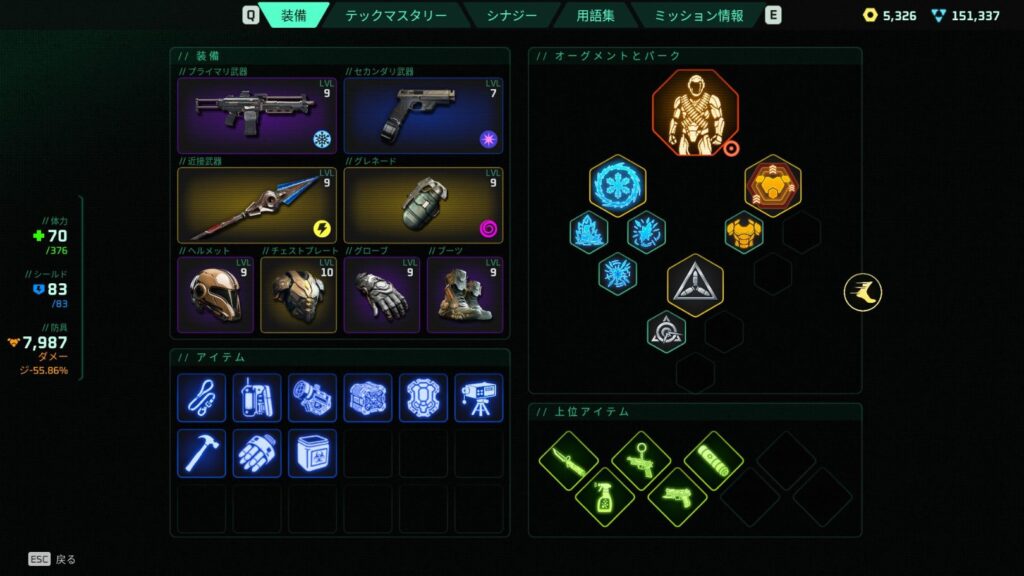
Task: Switch to the テックマスタリー tab
Action: tap(396, 15)
